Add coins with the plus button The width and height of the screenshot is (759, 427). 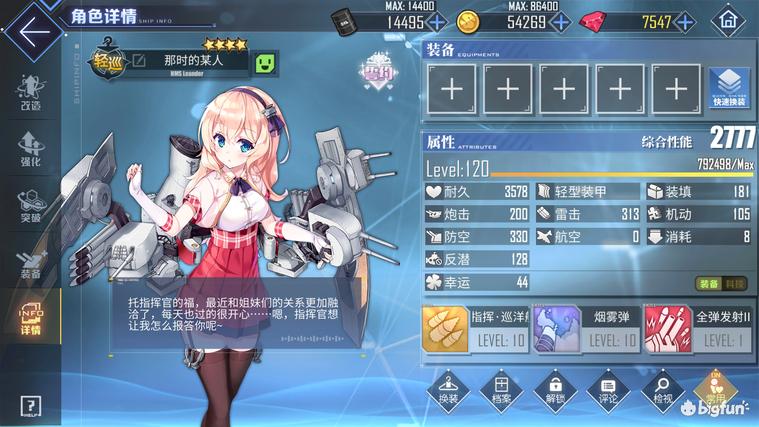562,22
